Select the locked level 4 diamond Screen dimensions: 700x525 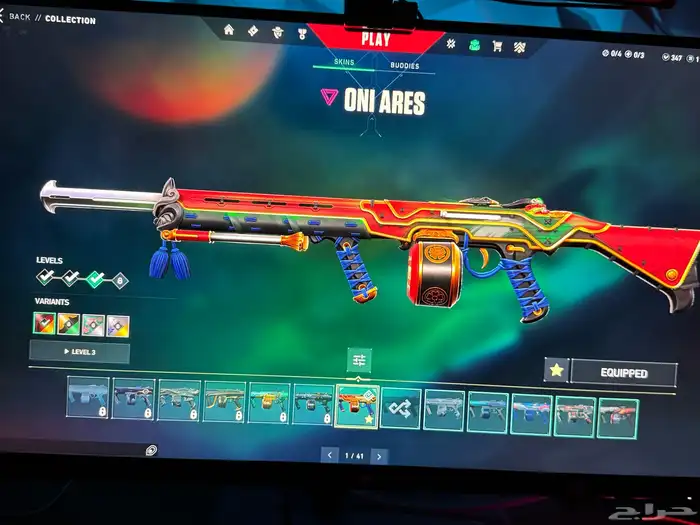pyautogui.click(x=119, y=281)
